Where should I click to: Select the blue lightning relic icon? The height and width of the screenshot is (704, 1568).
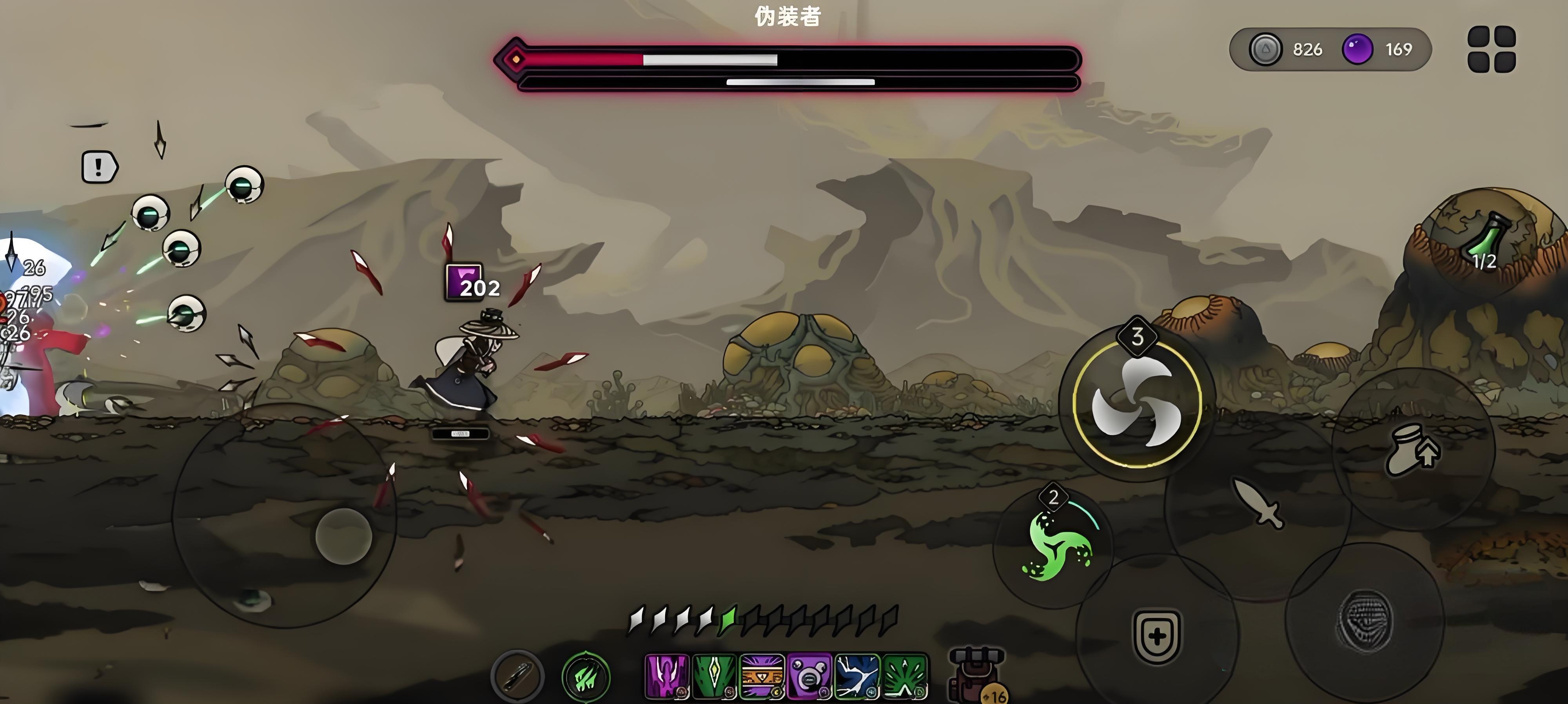click(857, 676)
